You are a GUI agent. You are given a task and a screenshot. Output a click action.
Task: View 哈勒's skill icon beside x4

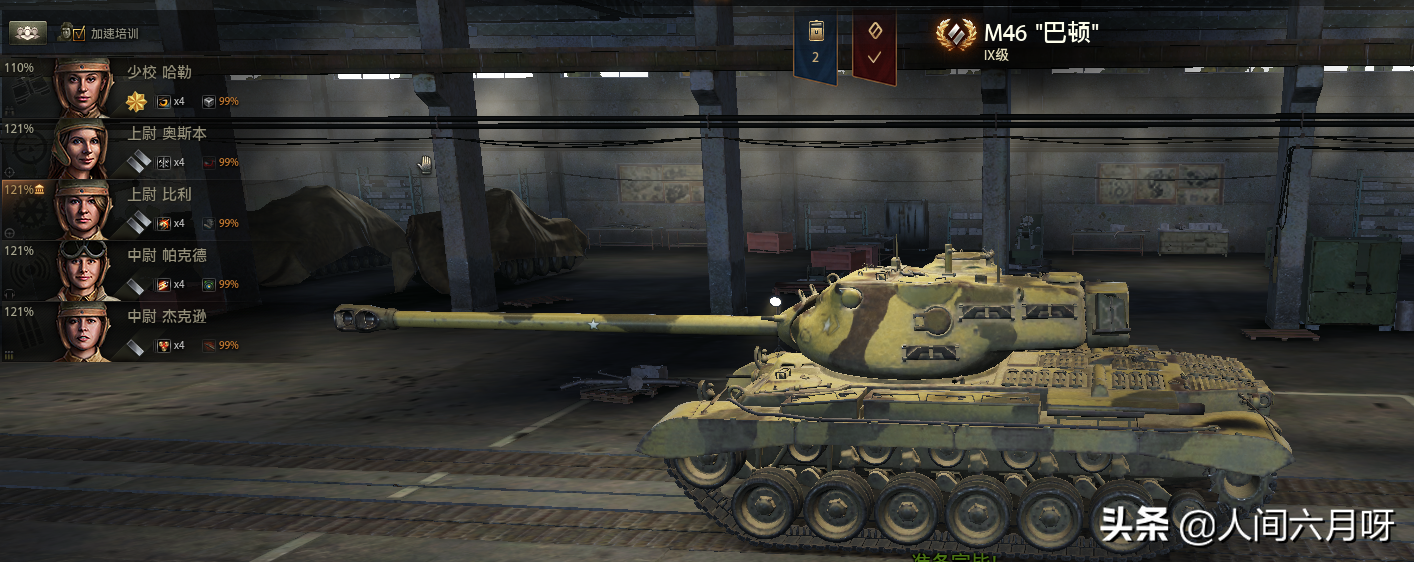point(164,102)
